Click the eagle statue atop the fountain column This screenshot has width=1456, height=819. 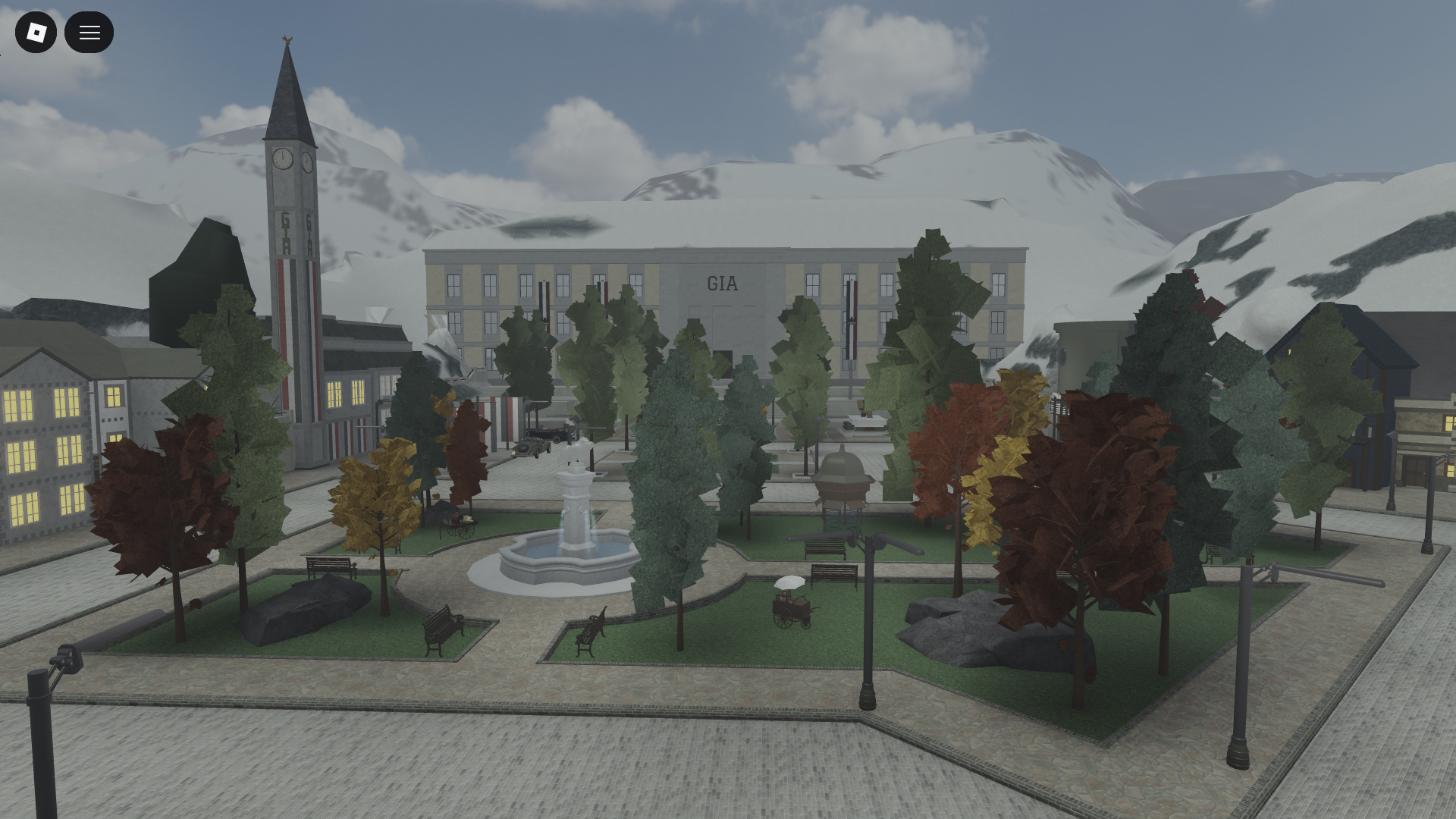(x=577, y=450)
